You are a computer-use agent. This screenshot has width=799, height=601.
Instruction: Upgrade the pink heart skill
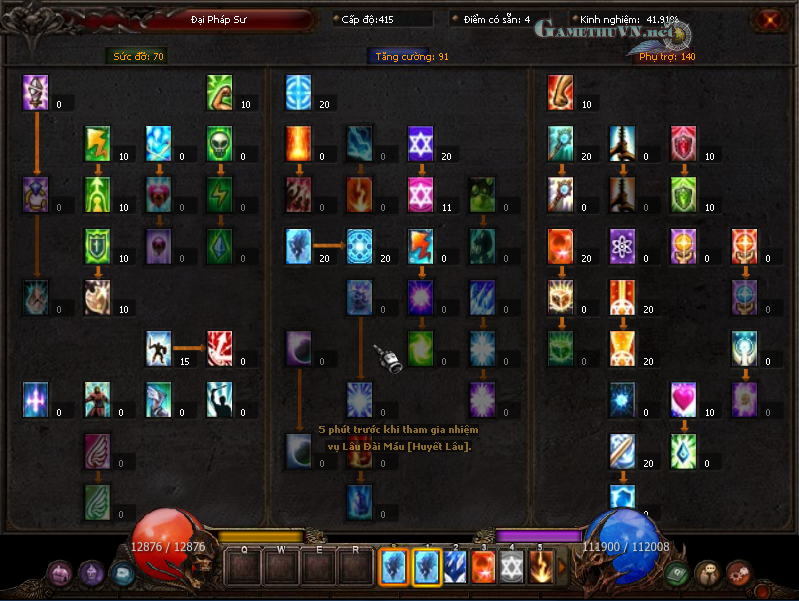pos(684,398)
